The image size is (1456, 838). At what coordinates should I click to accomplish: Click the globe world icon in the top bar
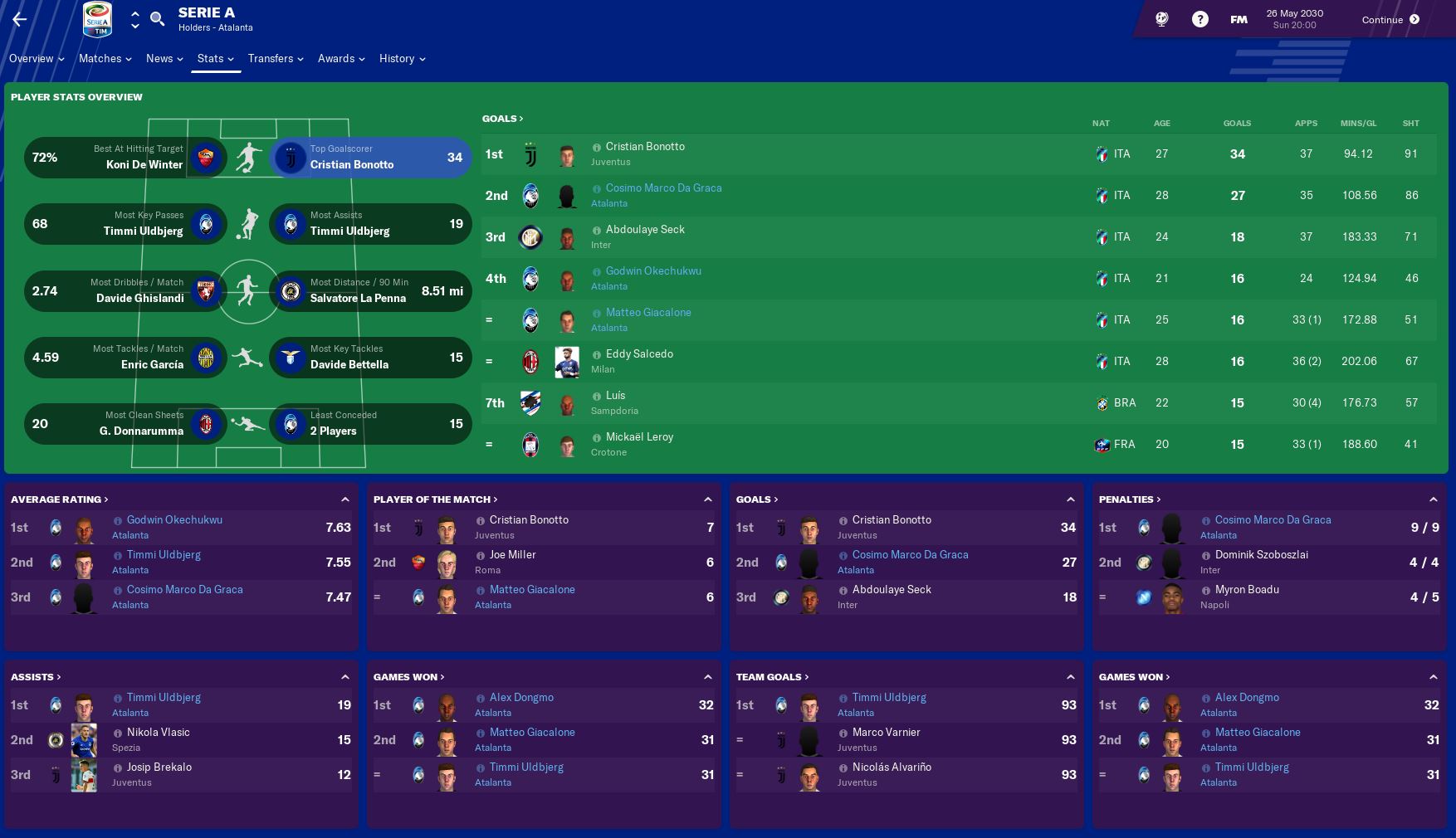coord(1161,18)
